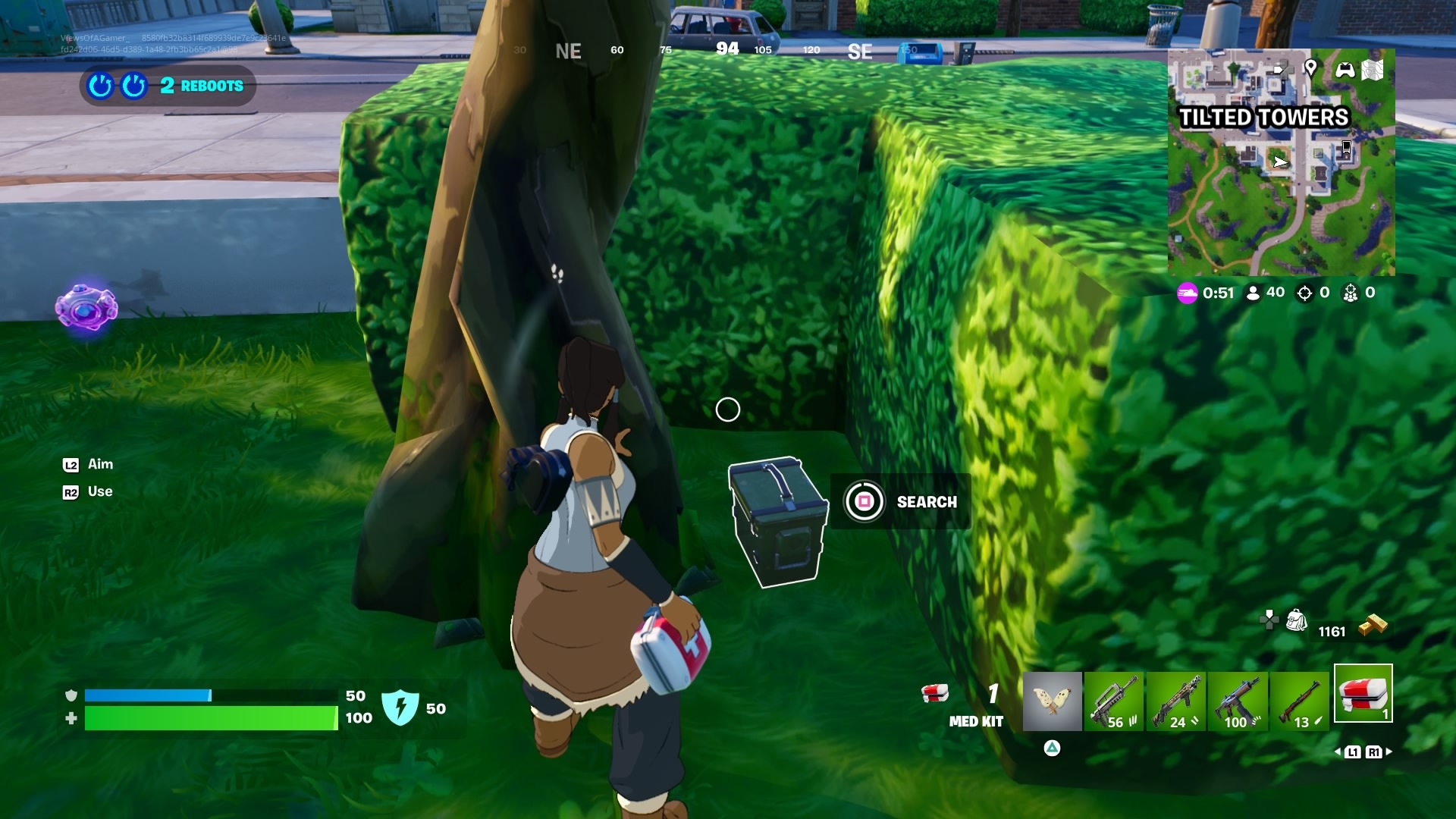Click the bus stop marker on the minimap
The image size is (1456, 819).
tap(1347, 148)
